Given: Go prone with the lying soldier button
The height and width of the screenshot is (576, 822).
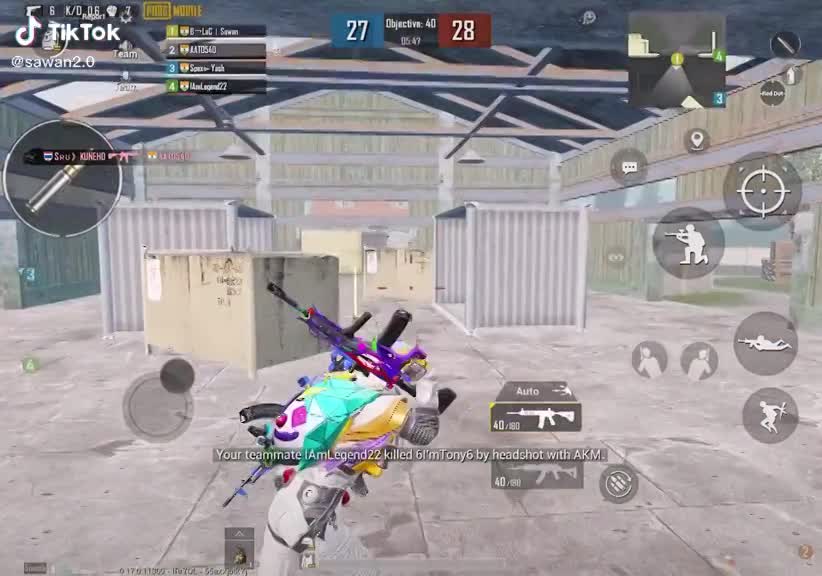Looking at the screenshot, I should pos(765,343).
